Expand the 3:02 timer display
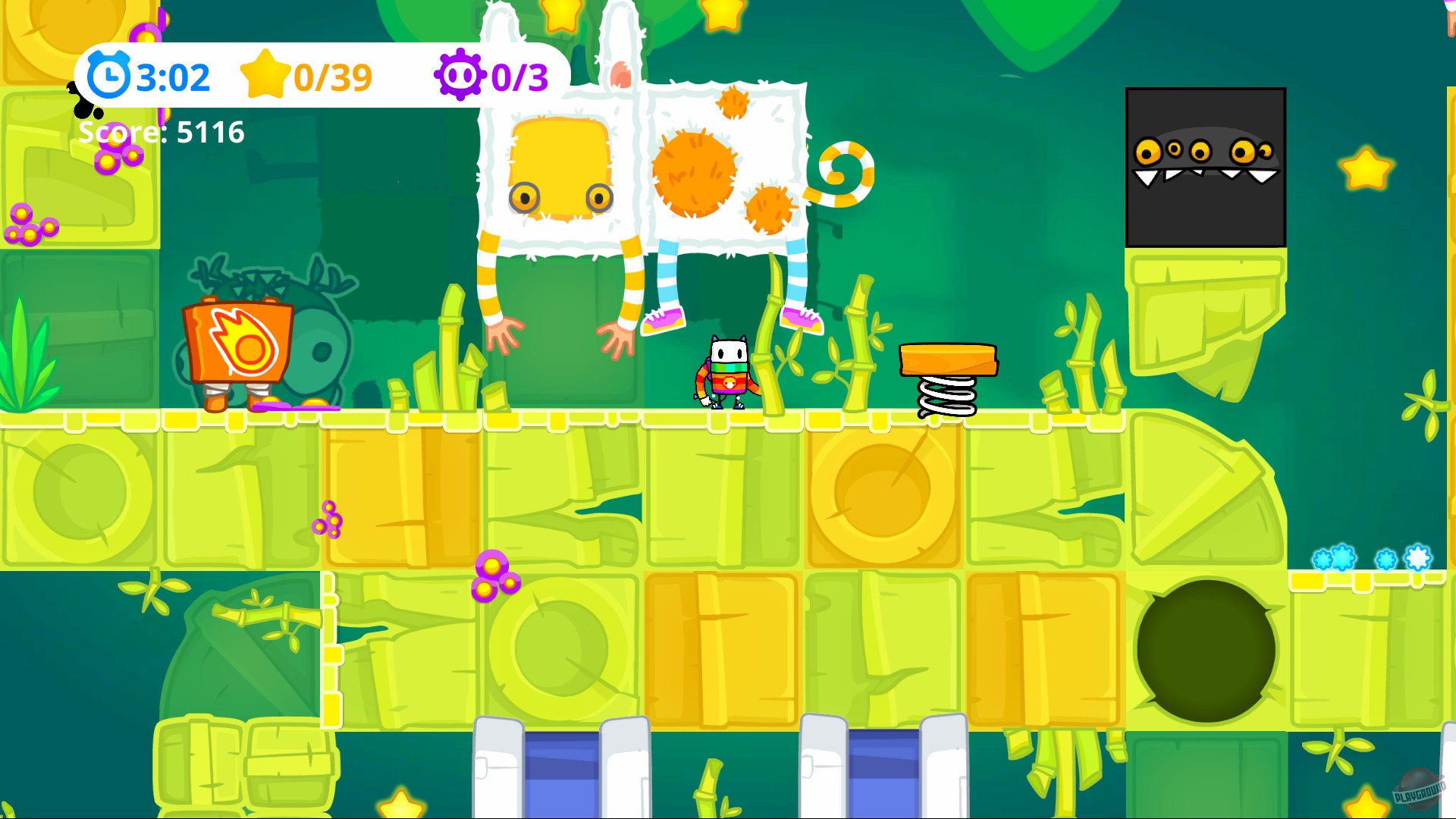1456x819 pixels. 172,75
